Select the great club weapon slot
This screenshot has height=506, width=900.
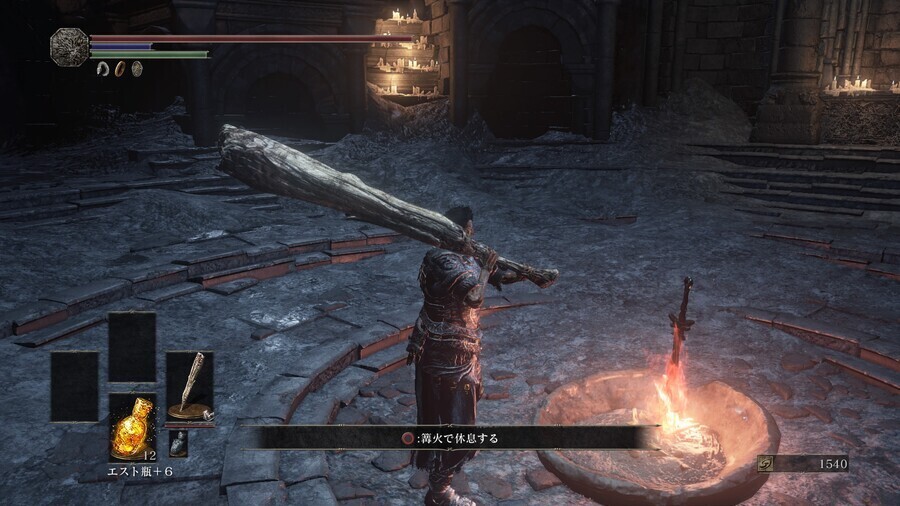pos(189,386)
